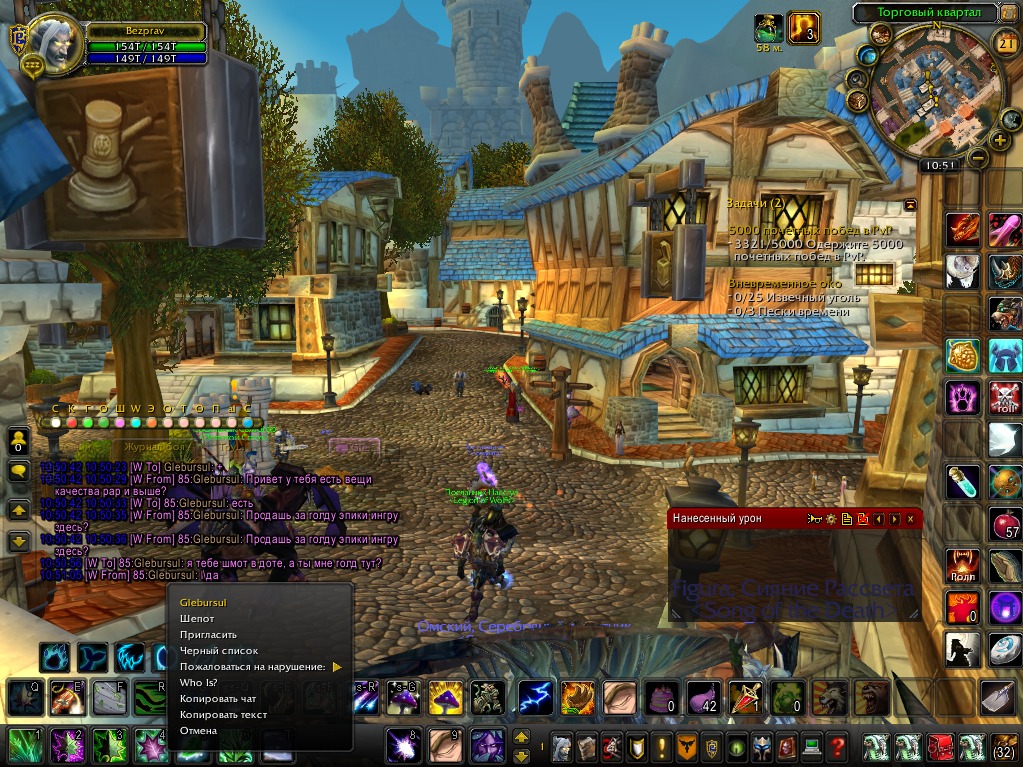Use the red apple item with 57 count
The height and width of the screenshot is (767, 1023).
click(1004, 522)
